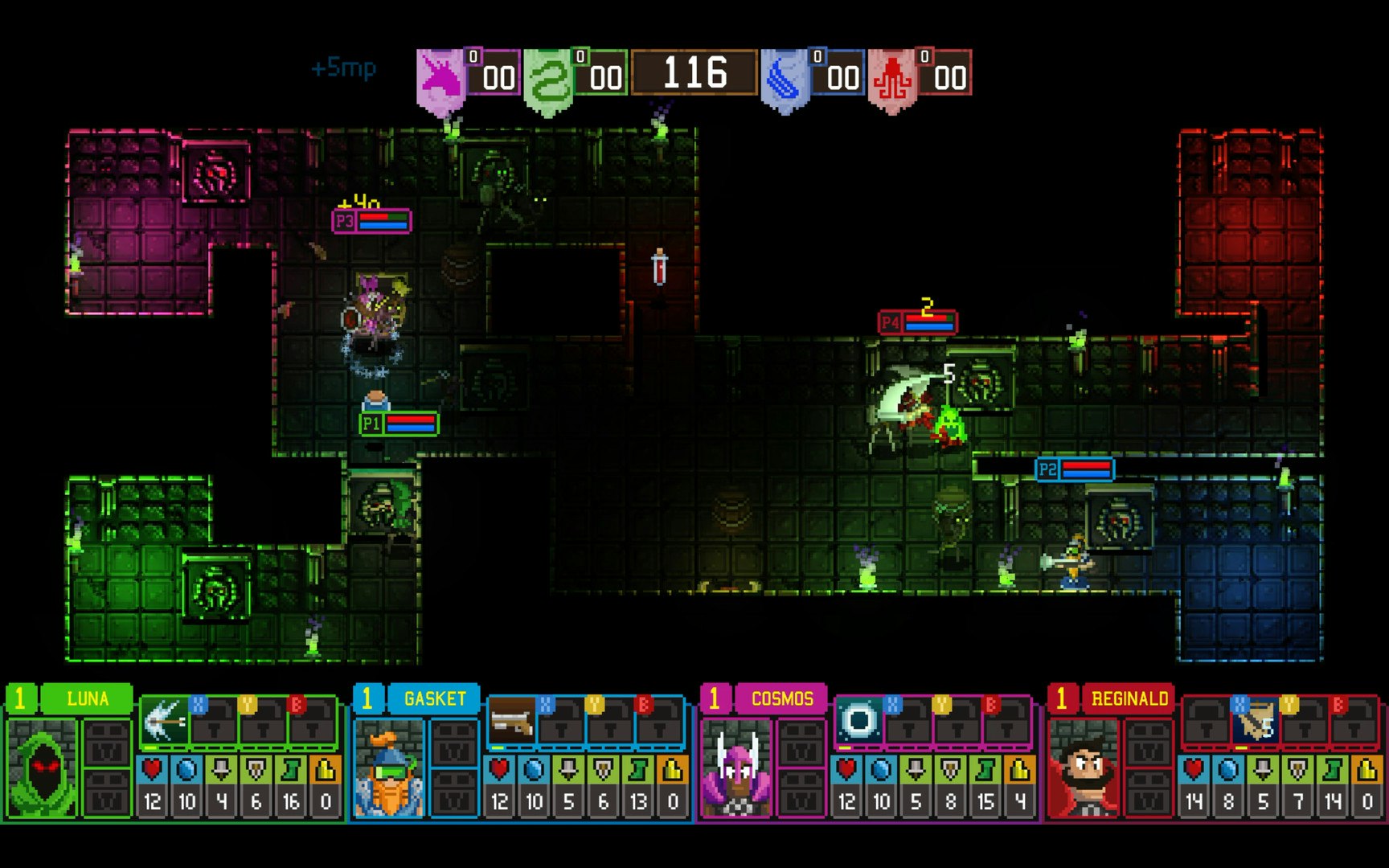
Task: Click the green serpent team score counter
Action: click(601, 76)
